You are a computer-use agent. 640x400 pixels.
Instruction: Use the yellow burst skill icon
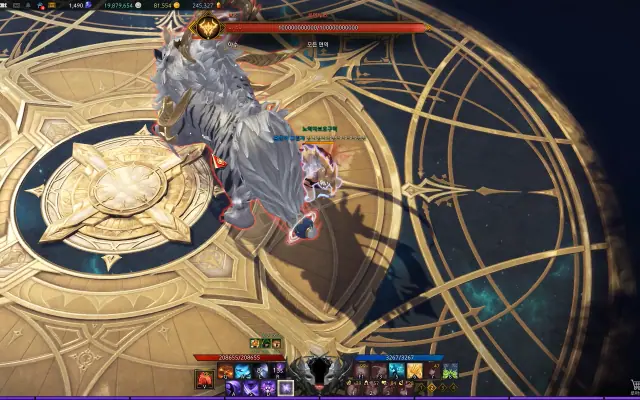click(413, 371)
